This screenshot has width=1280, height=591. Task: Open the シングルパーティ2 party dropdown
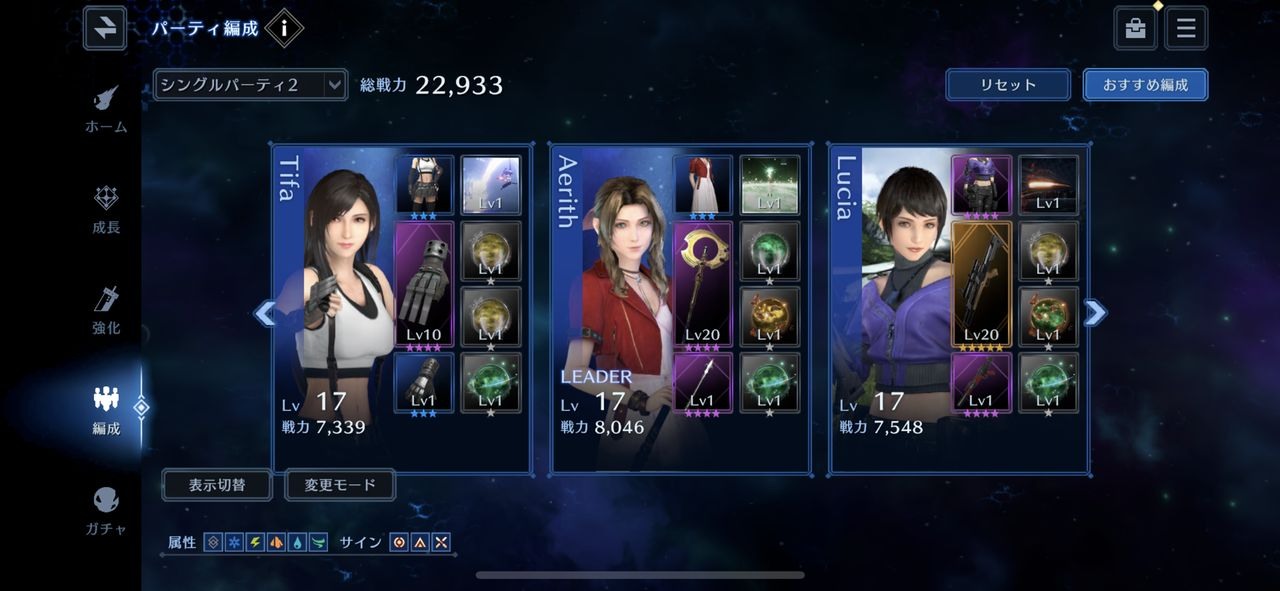tap(250, 85)
